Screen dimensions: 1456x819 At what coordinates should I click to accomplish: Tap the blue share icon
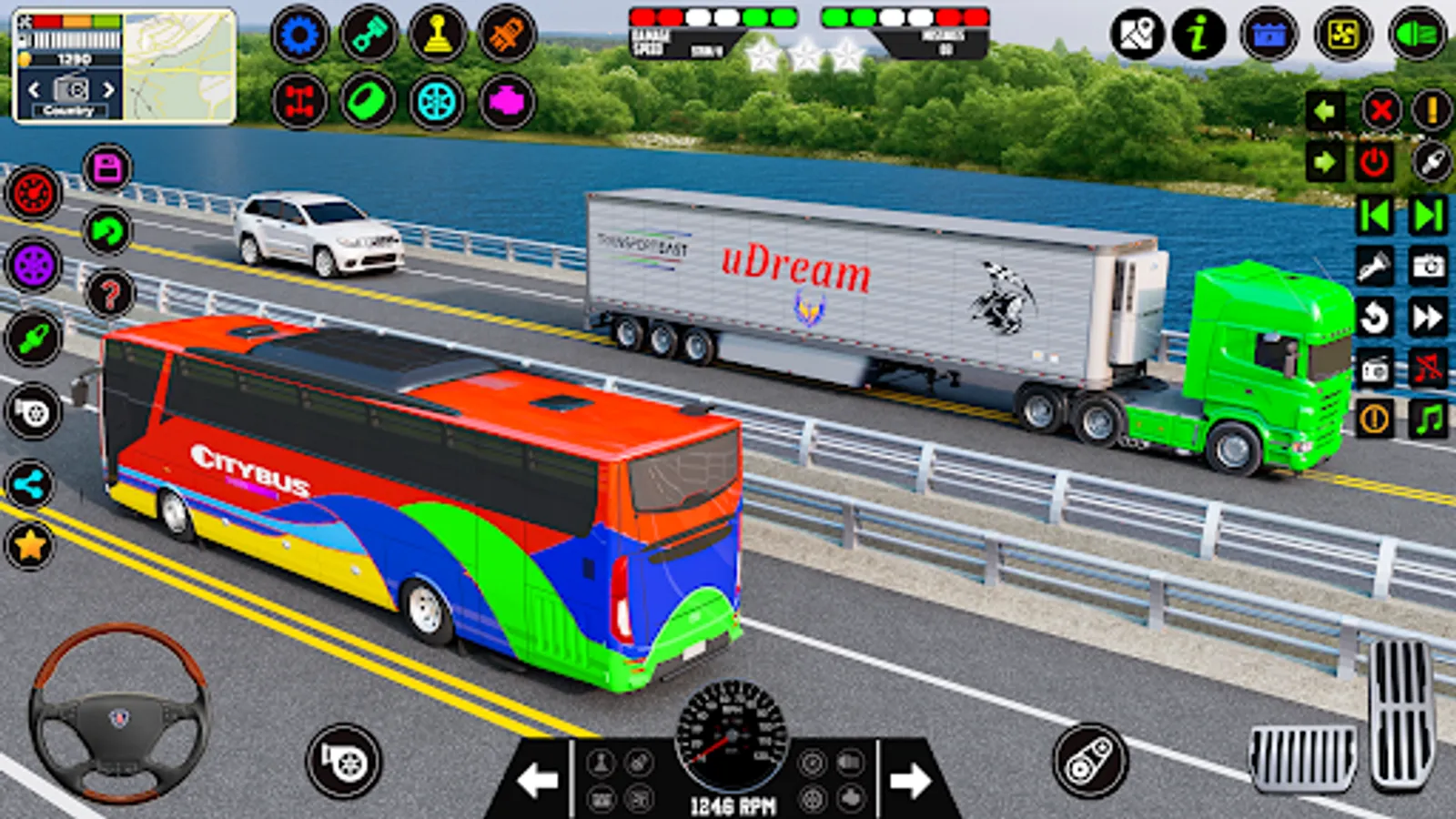tap(29, 485)
